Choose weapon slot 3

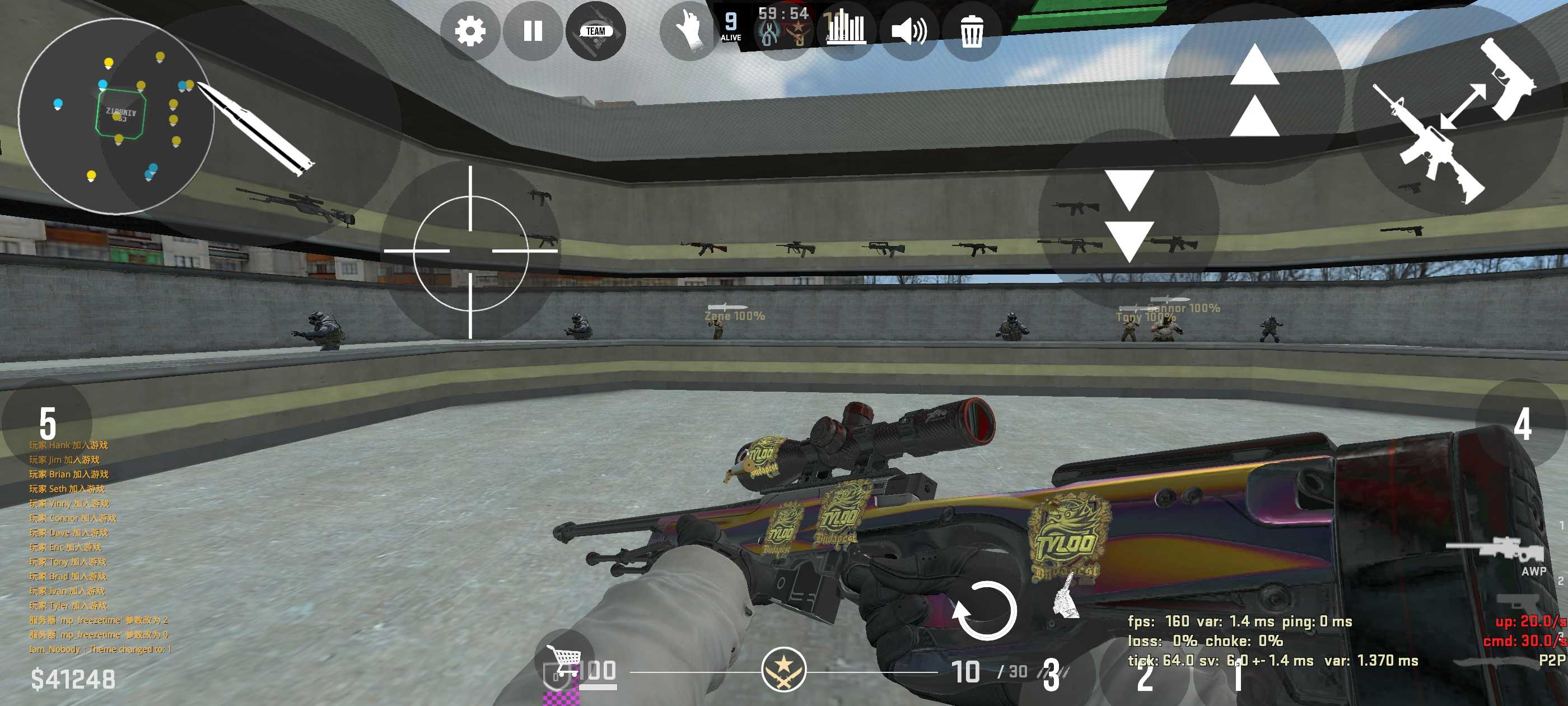click(1051, 674)
